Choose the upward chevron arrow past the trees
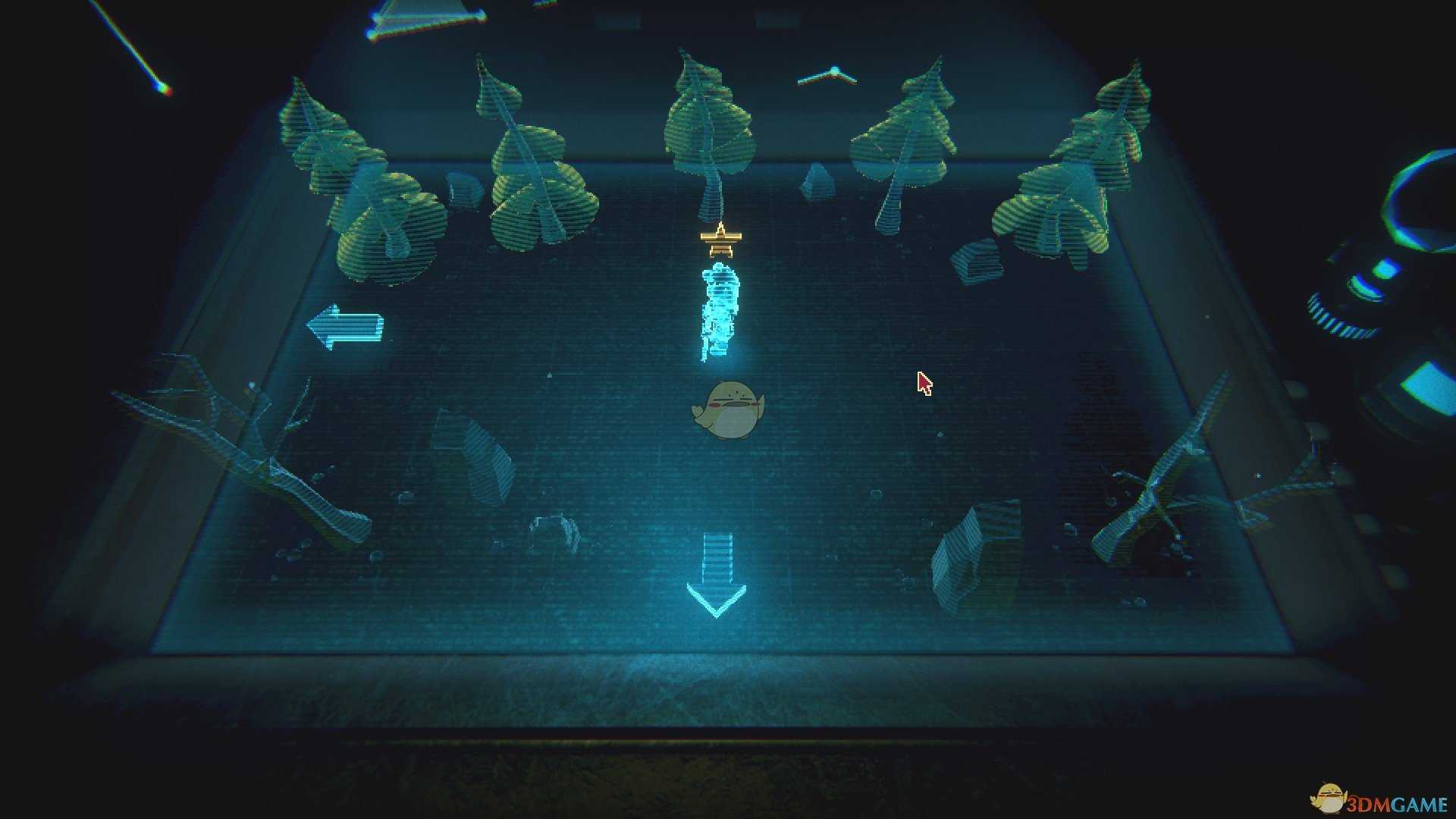 828,76
